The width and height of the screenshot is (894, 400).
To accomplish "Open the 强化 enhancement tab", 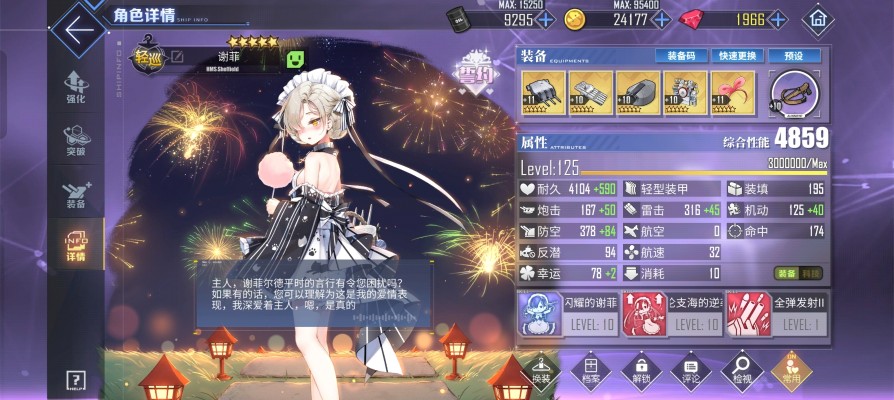I will click(75, 87).
